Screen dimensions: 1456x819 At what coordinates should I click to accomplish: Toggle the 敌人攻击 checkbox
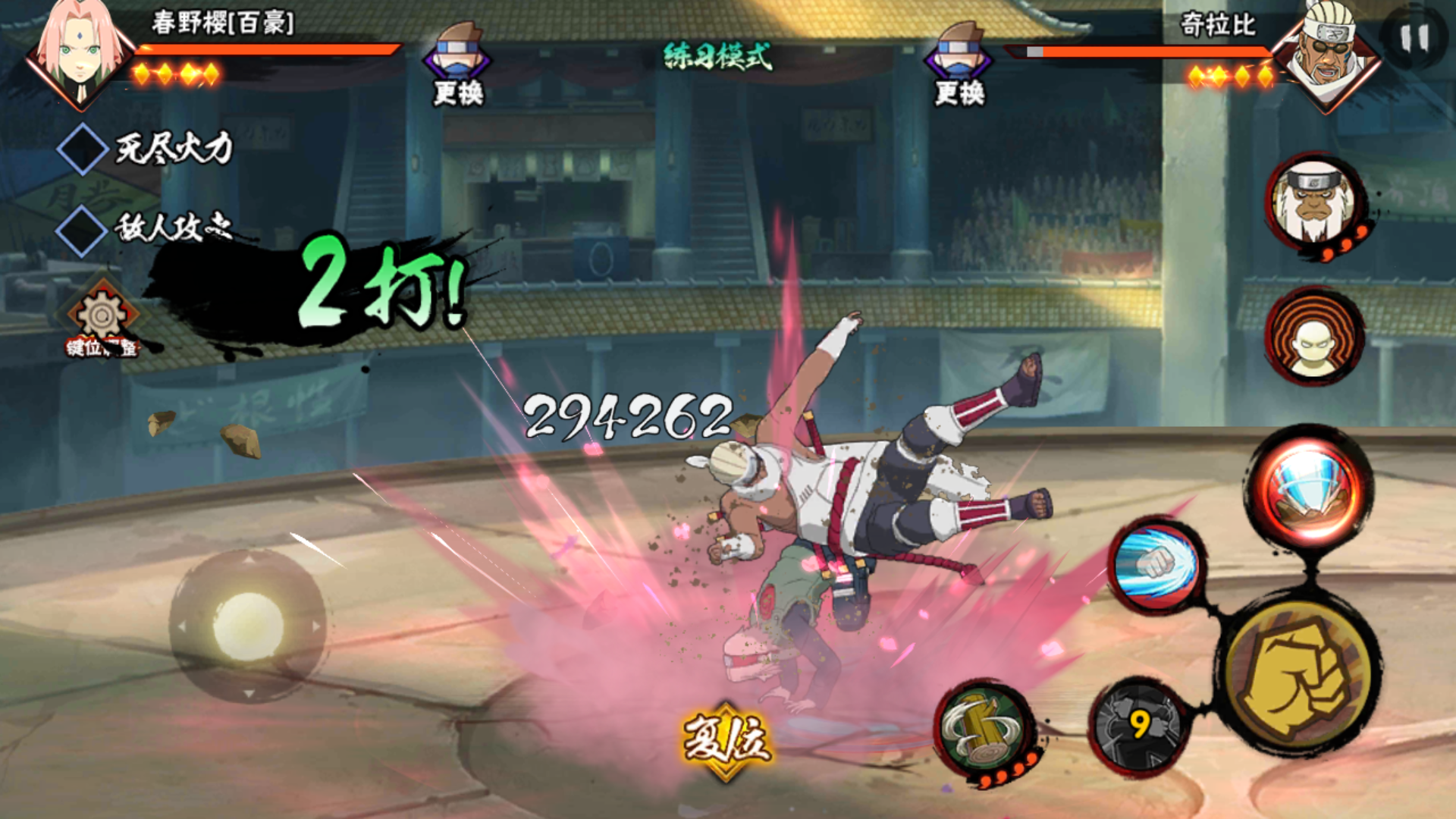tap(82, 229)
